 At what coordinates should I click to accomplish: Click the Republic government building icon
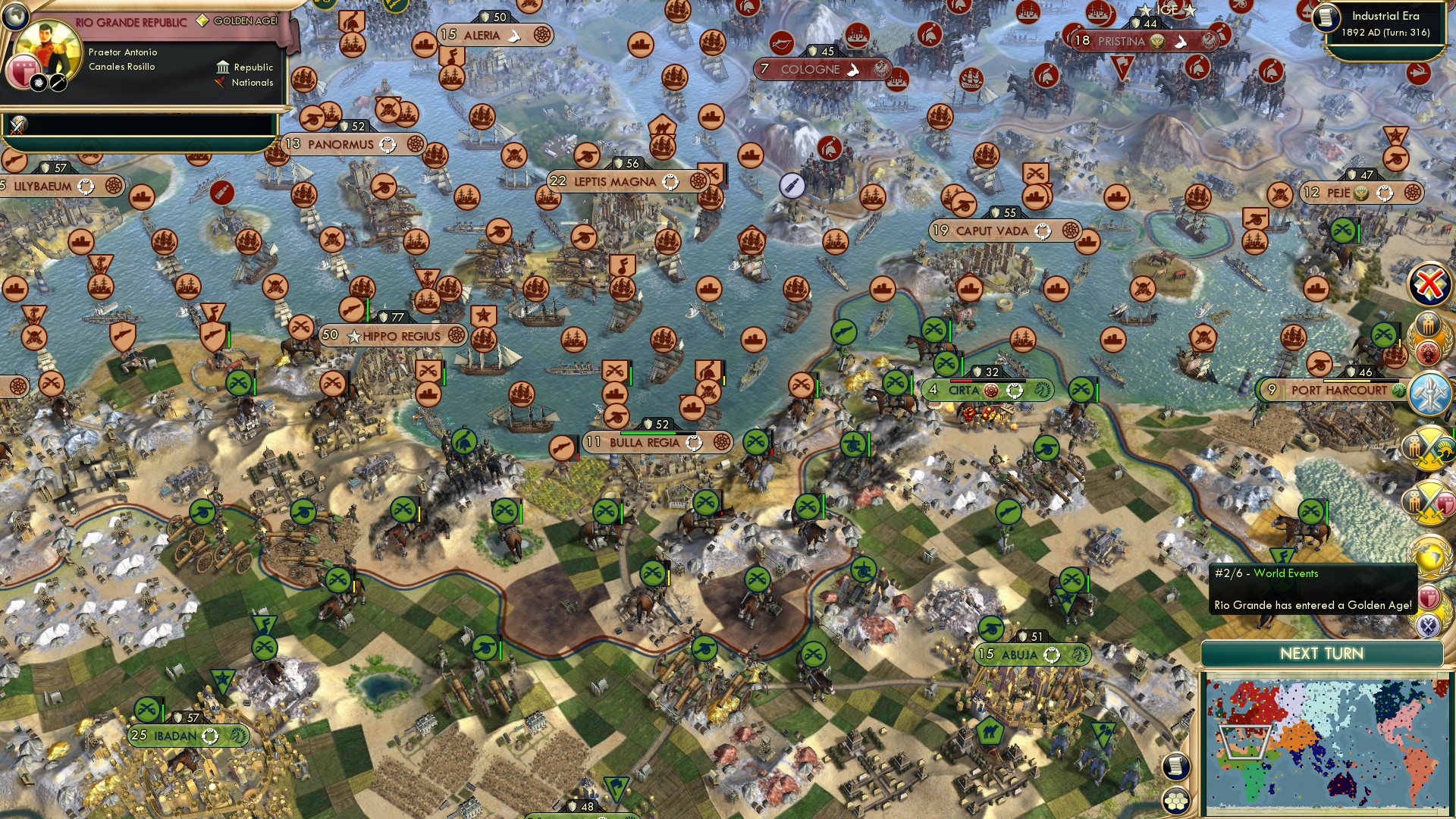223,68
